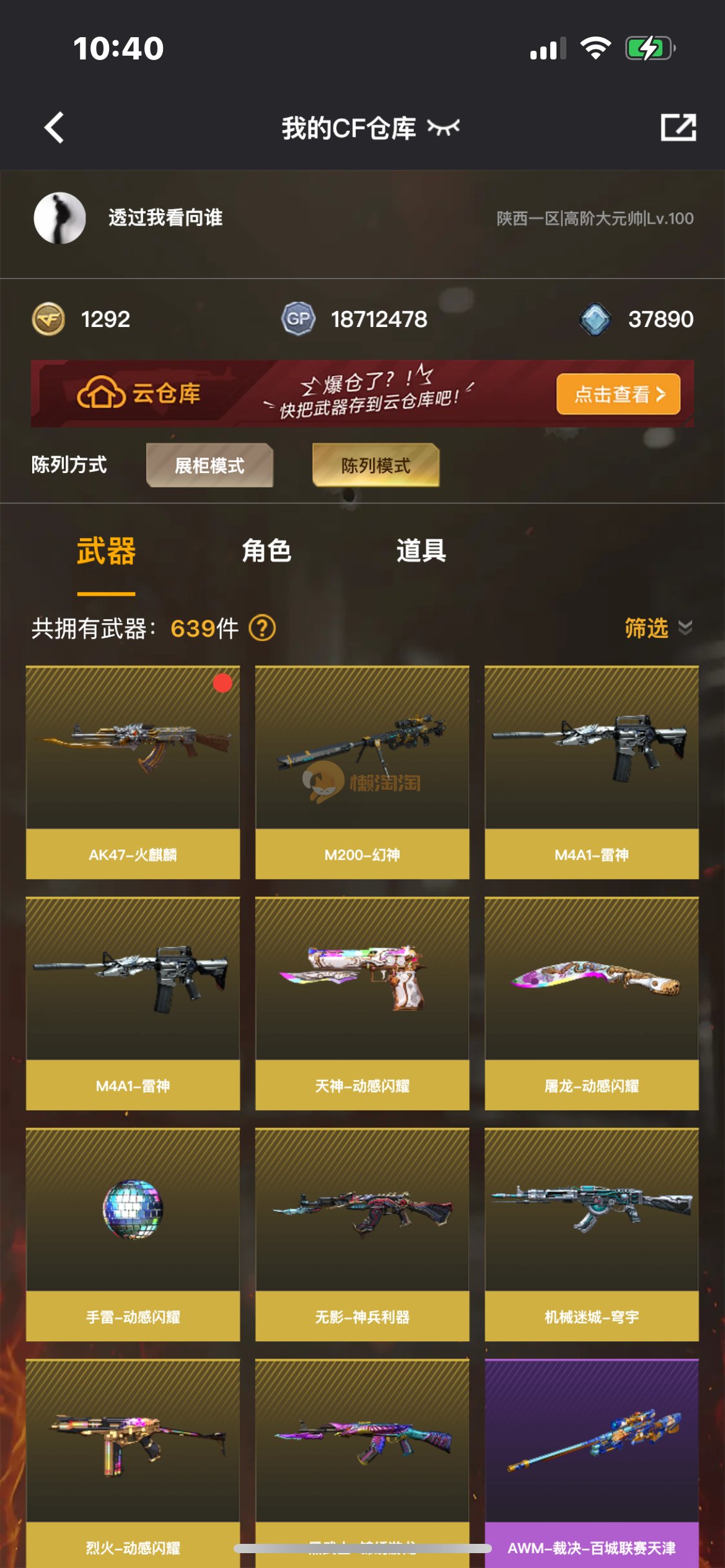This screenshot has height=1568, width=725.
Task: Switch to 展柜模式 display mode
Action: 209,465
